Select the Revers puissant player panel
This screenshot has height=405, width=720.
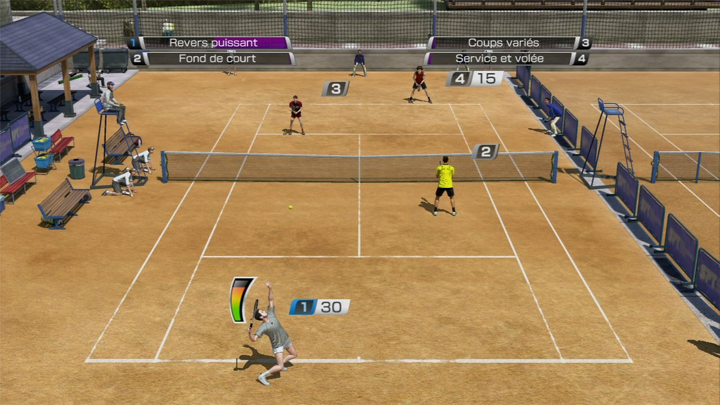[x=213, y=43]
